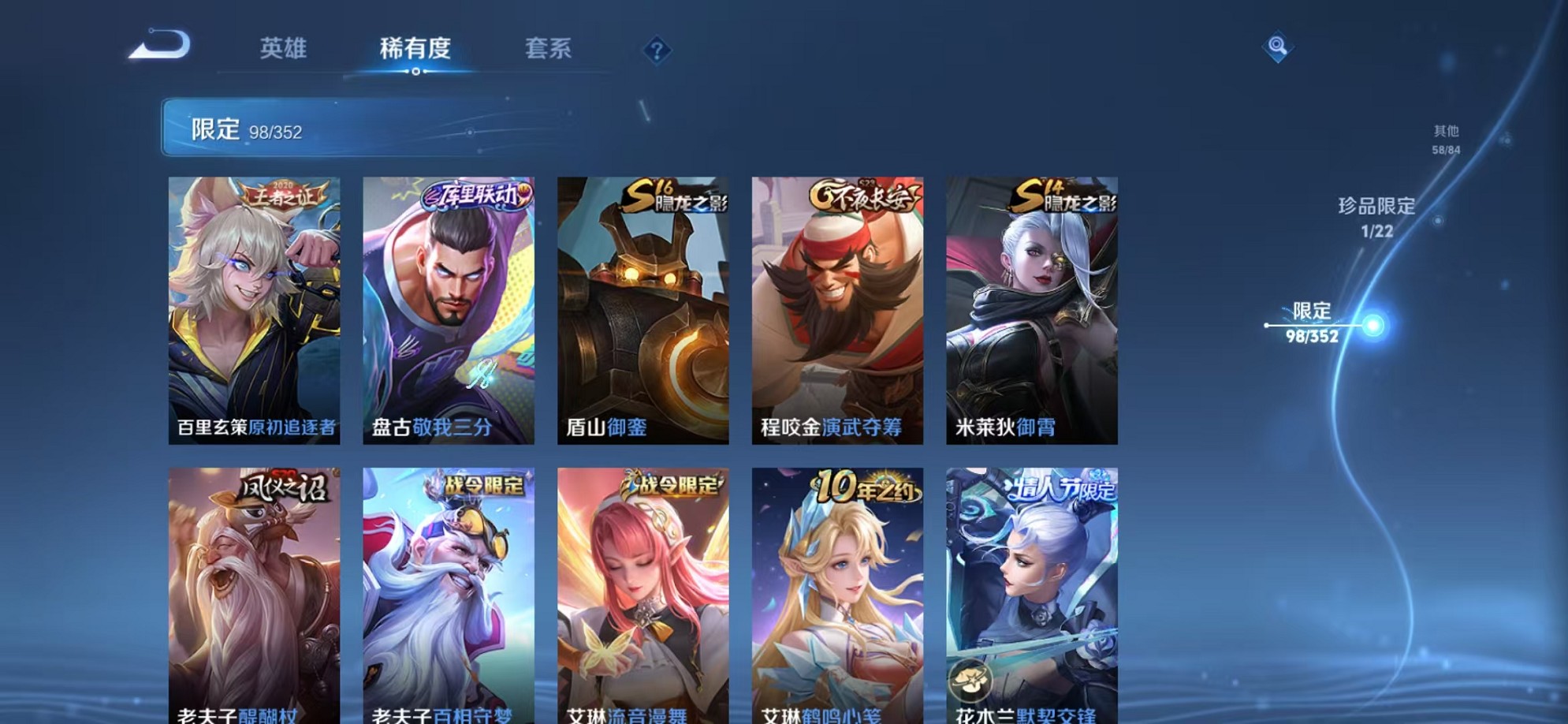Select the 其他 58/84 node on the right rail
The height and width of the screenshot is (724, 1568).
[x=1508, y=139]
